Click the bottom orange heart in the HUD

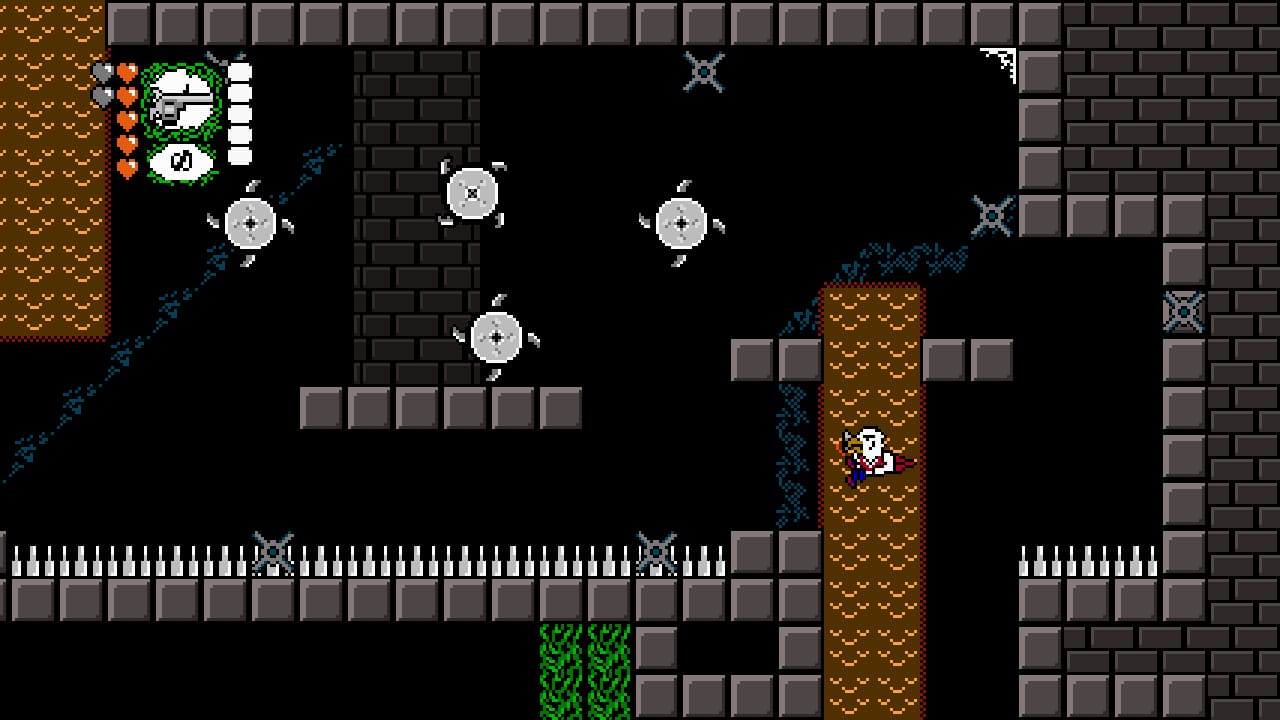(x=127, y=166)
